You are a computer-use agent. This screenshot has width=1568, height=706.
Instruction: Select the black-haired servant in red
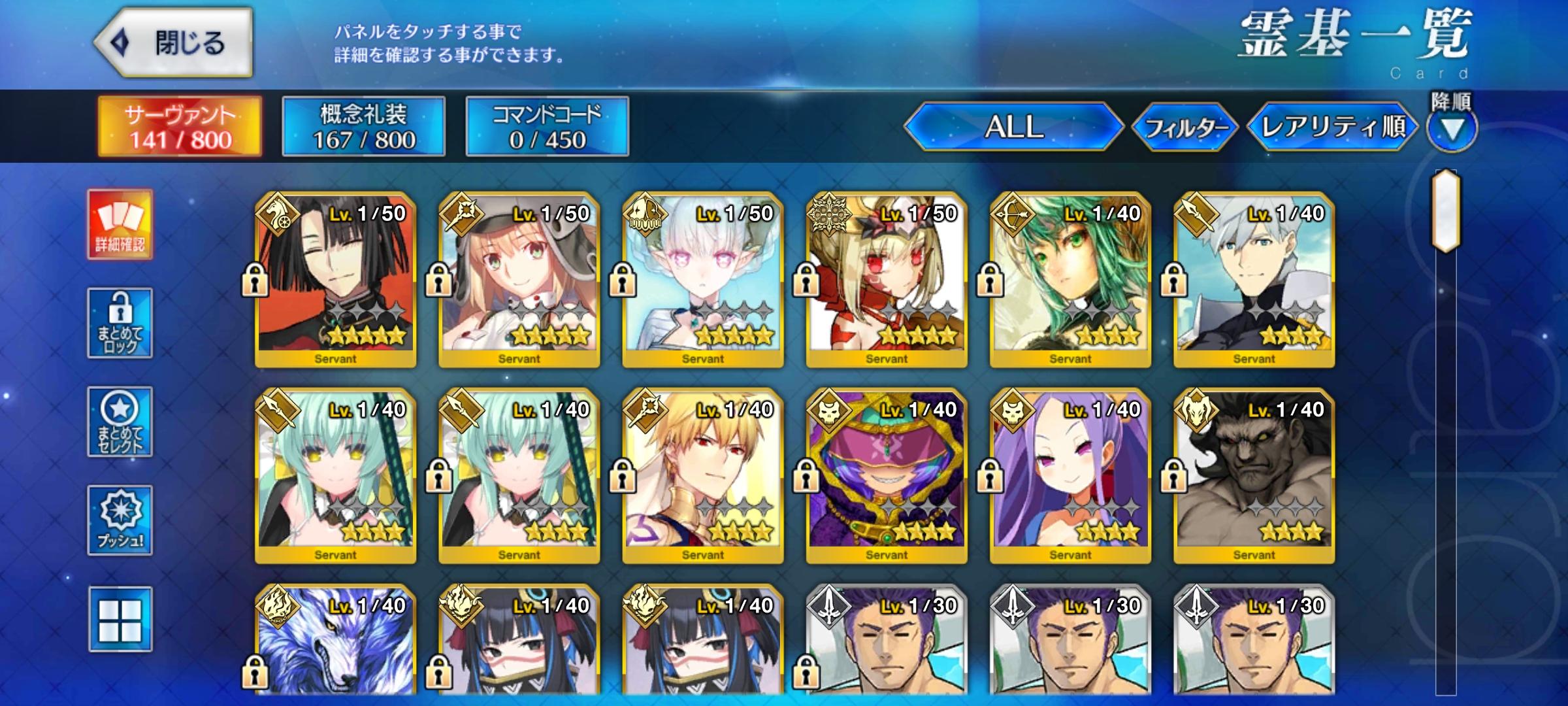[x=335, y=279]
